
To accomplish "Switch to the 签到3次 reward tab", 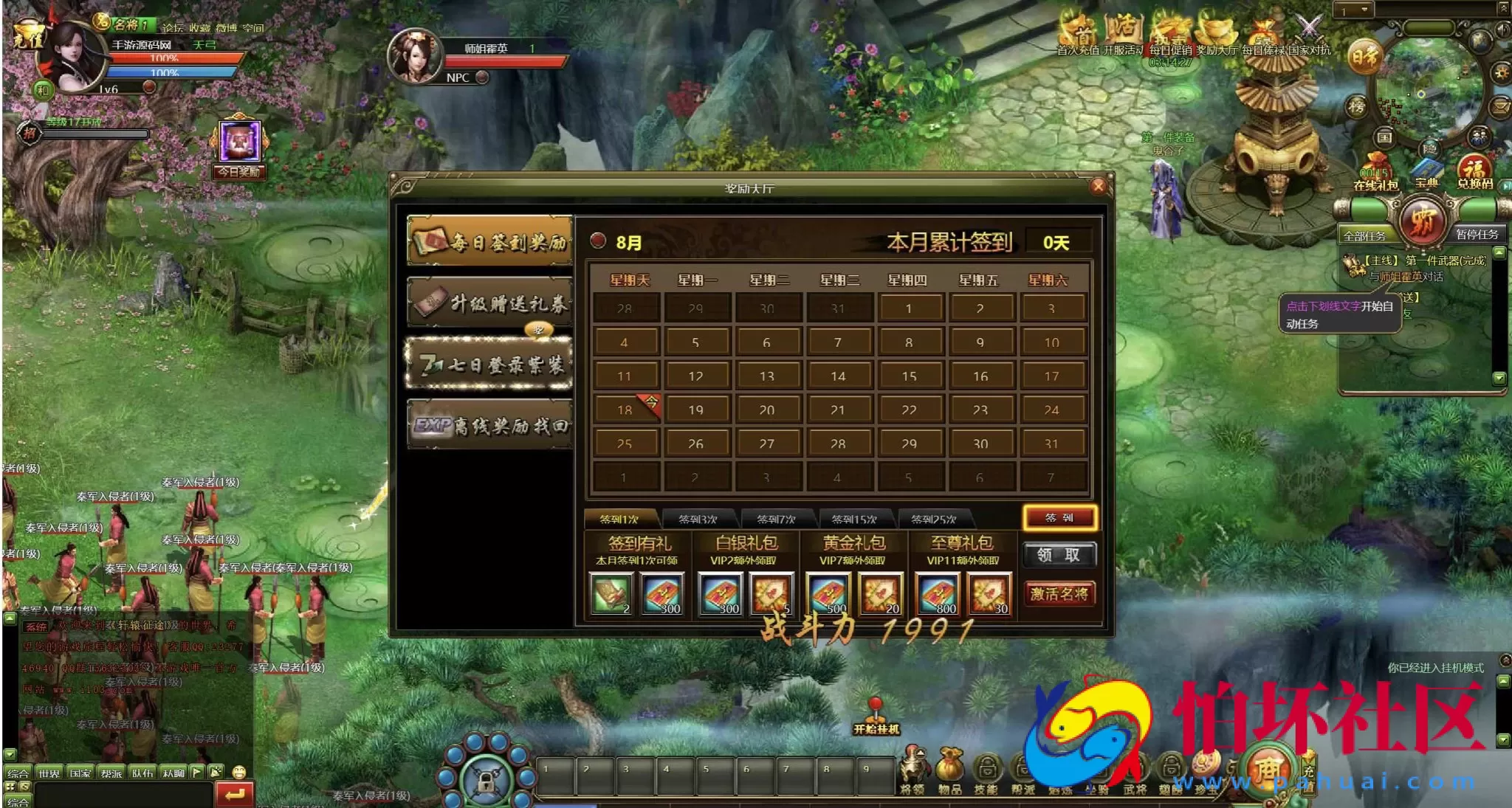I will 698,519.
